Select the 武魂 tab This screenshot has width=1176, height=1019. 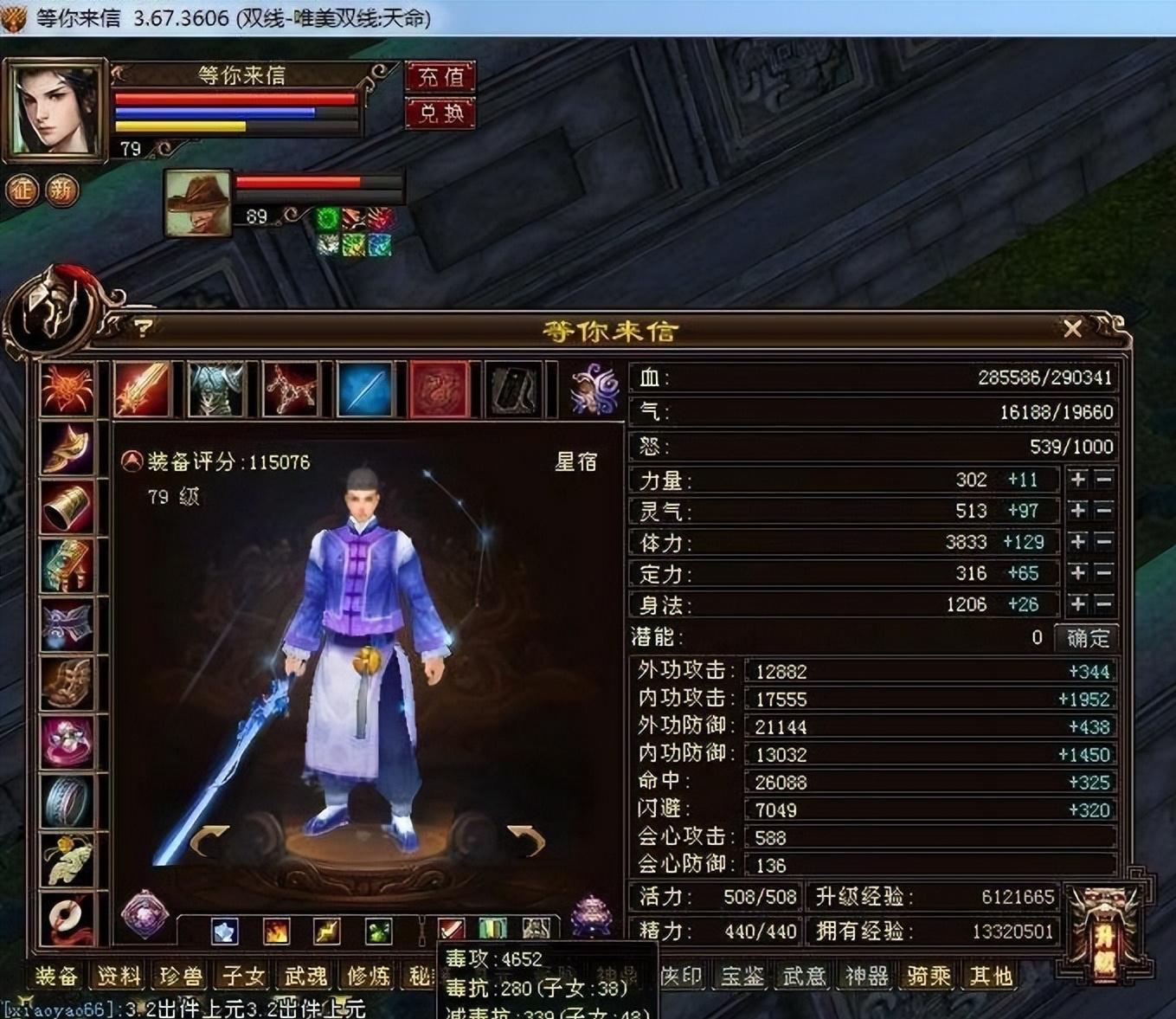coord(306,977)
